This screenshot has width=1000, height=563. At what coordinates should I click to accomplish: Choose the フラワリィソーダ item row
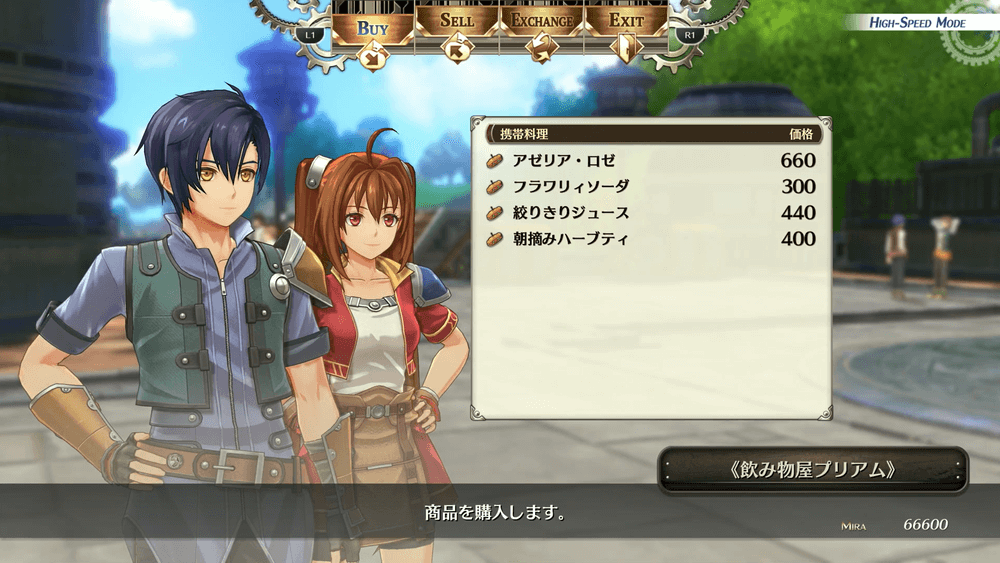[x=650, y=186]
